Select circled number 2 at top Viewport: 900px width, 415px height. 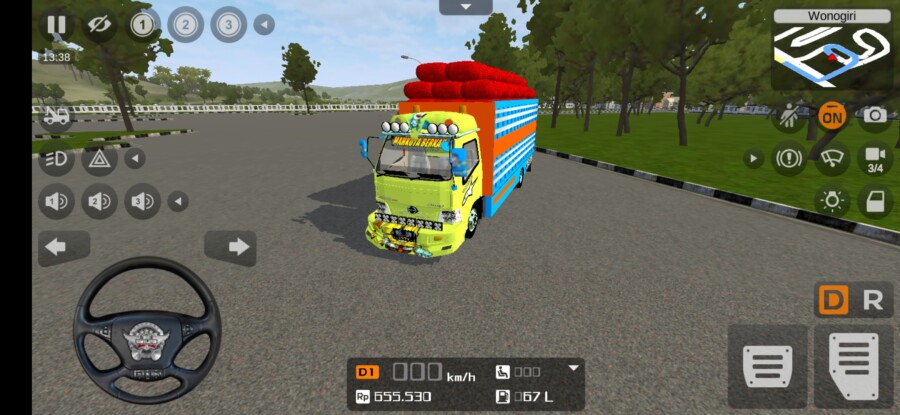(185, 24)
